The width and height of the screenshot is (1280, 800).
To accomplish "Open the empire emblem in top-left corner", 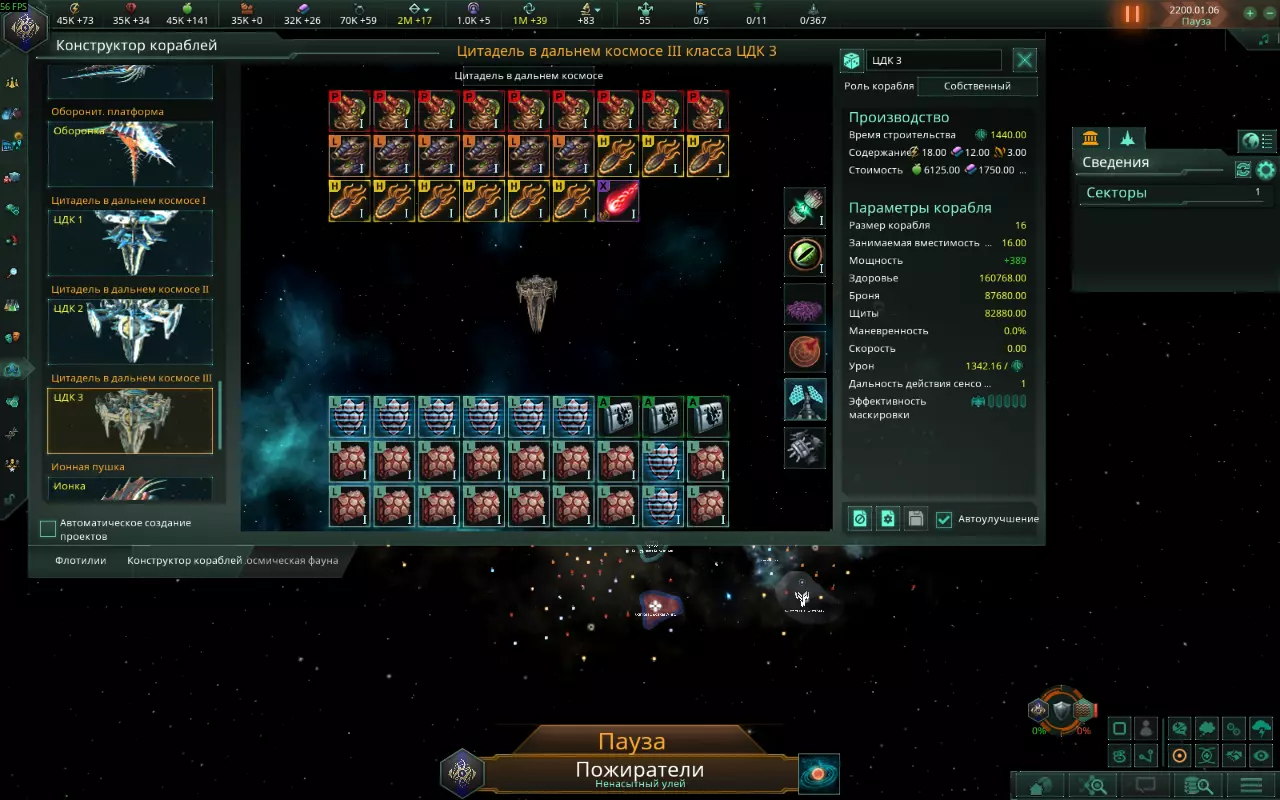I will coord(24,24).
